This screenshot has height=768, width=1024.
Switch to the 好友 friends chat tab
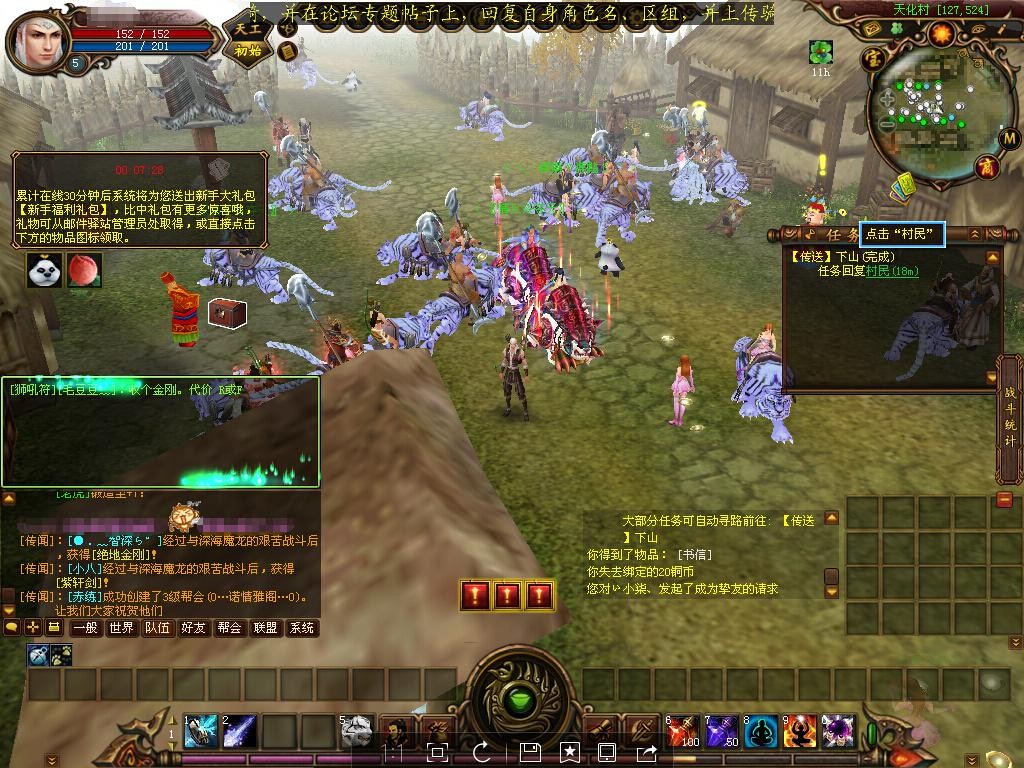point(193,628)
